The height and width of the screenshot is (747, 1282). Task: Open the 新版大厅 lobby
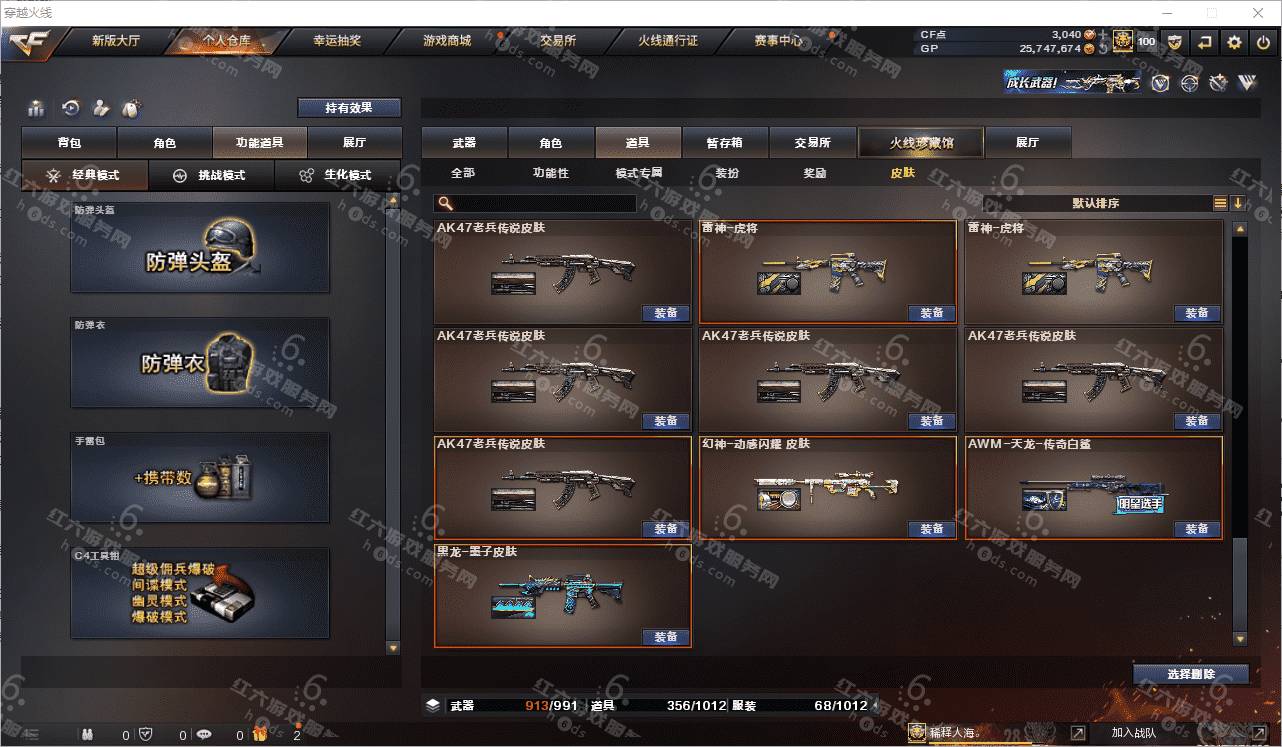[x=116, y=41]
